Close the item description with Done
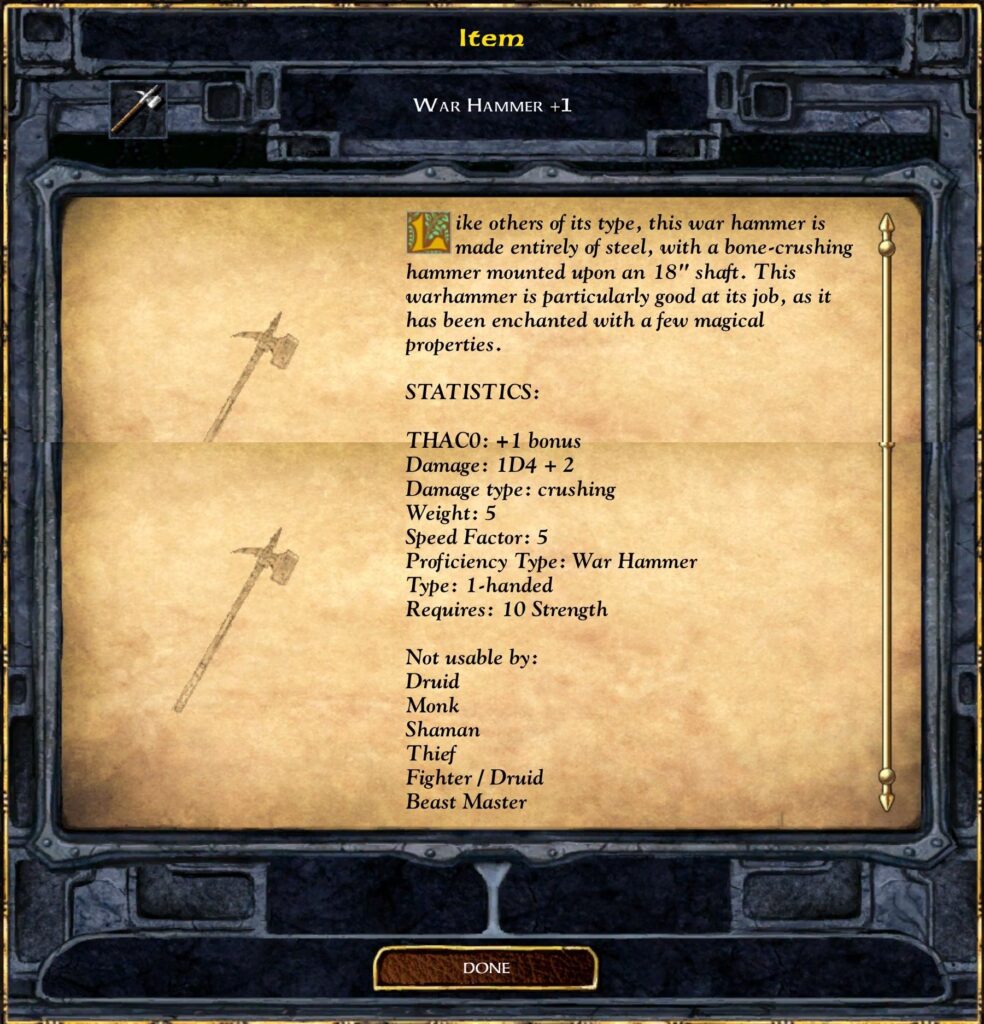This screenshot has width=984, height=1024. click(486, 968)
